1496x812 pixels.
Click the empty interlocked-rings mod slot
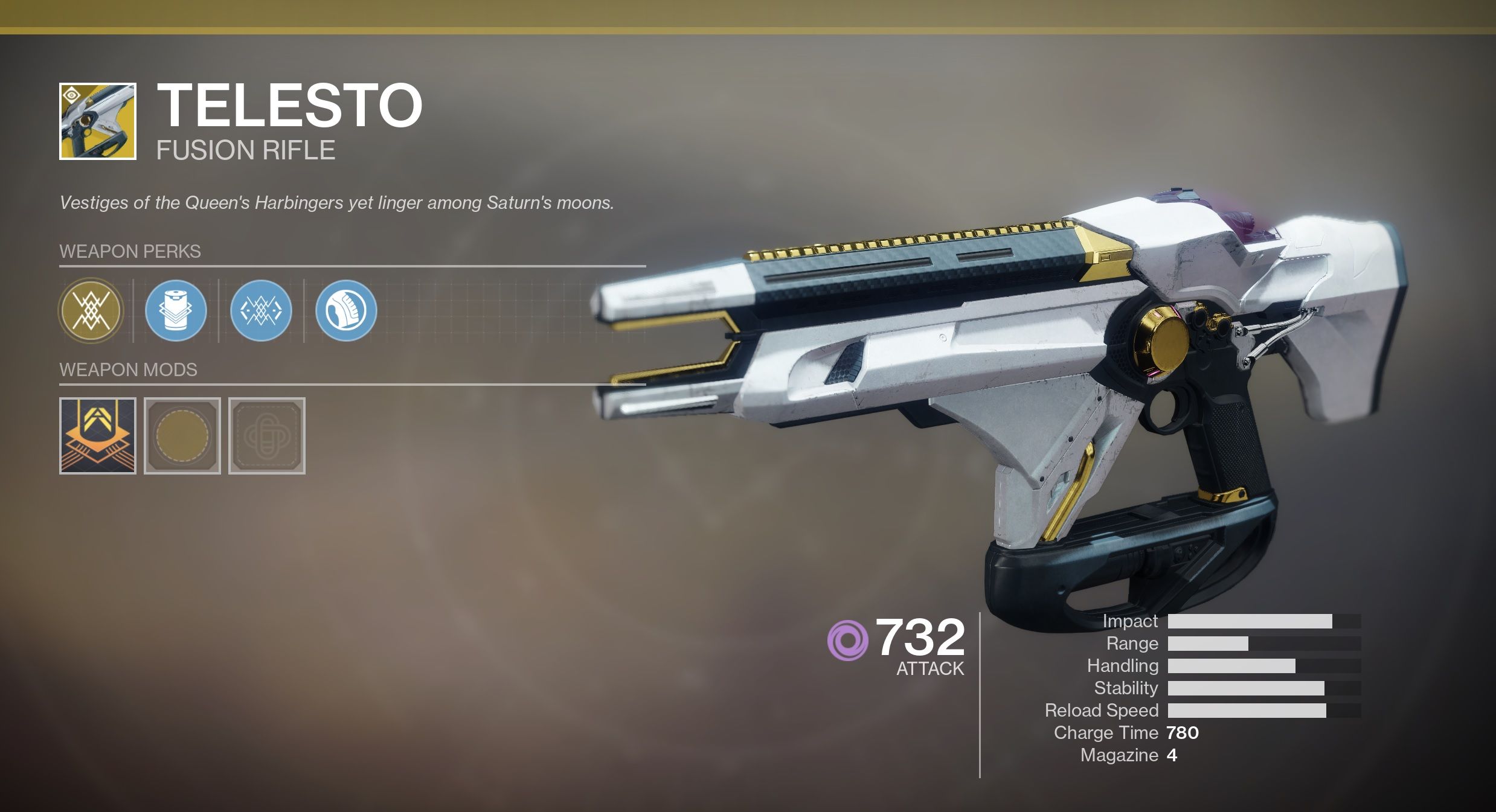267,436
